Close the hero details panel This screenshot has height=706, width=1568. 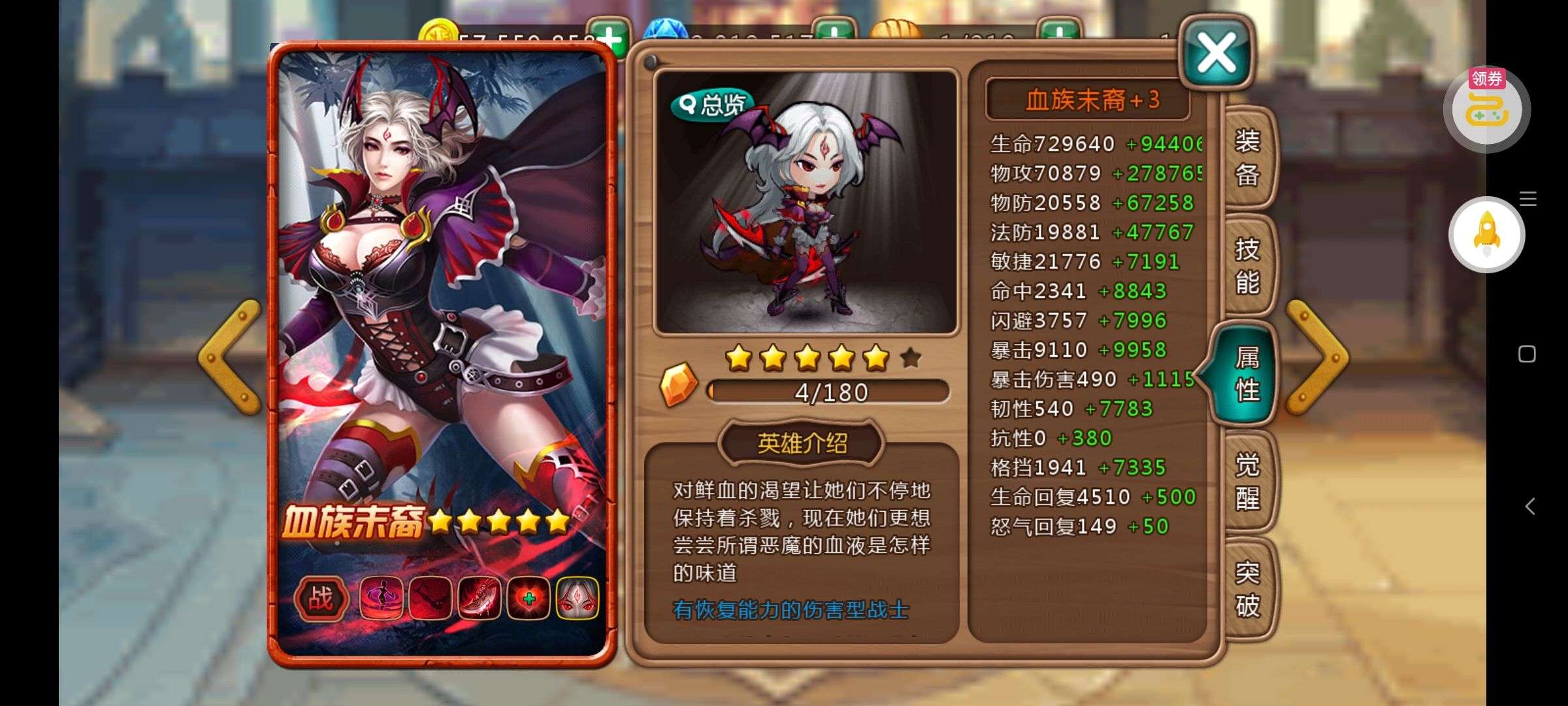pos(1216,54)
